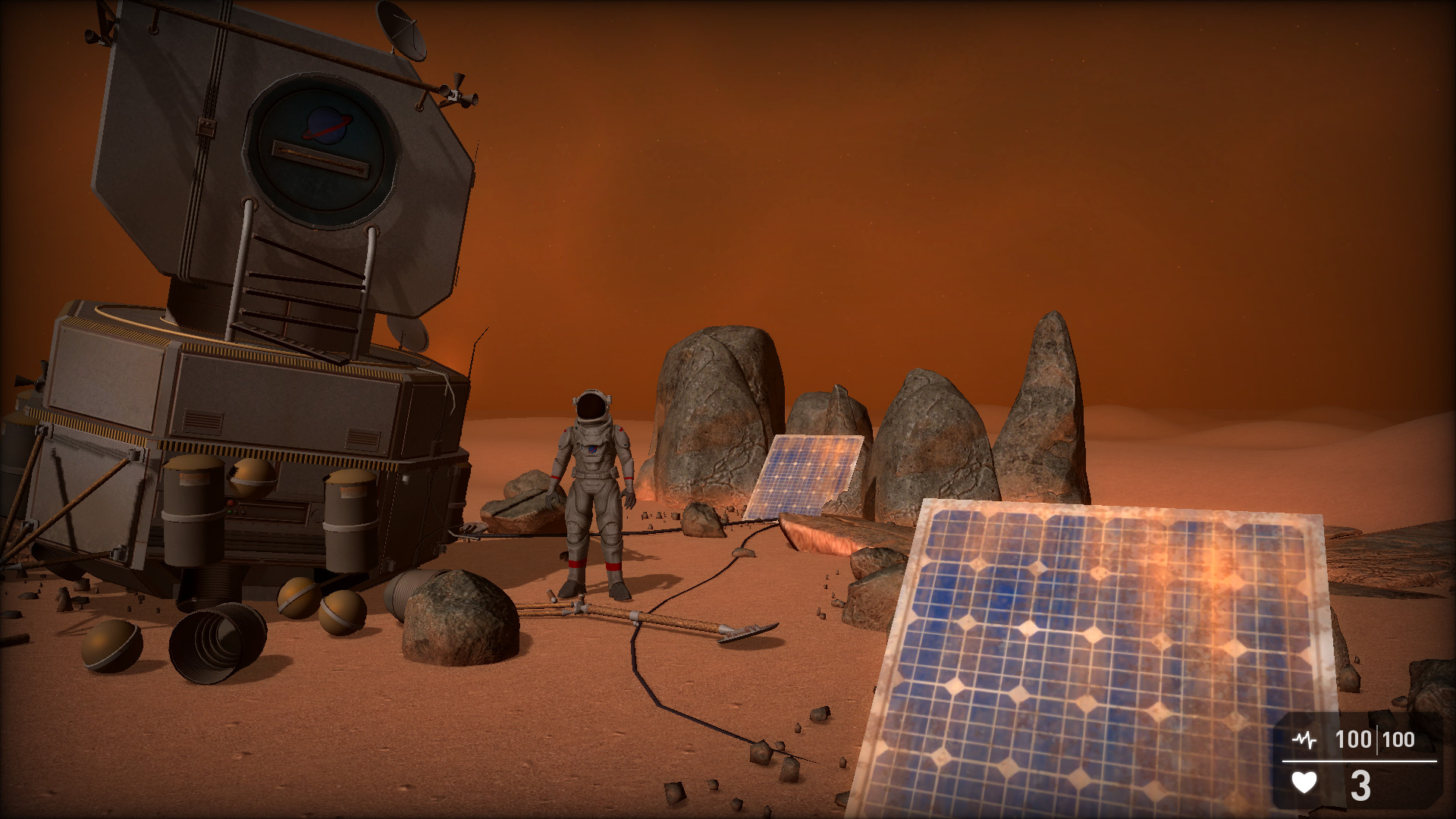Click the heart lives icon
This screenshot has width=1456, height=819.
click(1304, 783)
